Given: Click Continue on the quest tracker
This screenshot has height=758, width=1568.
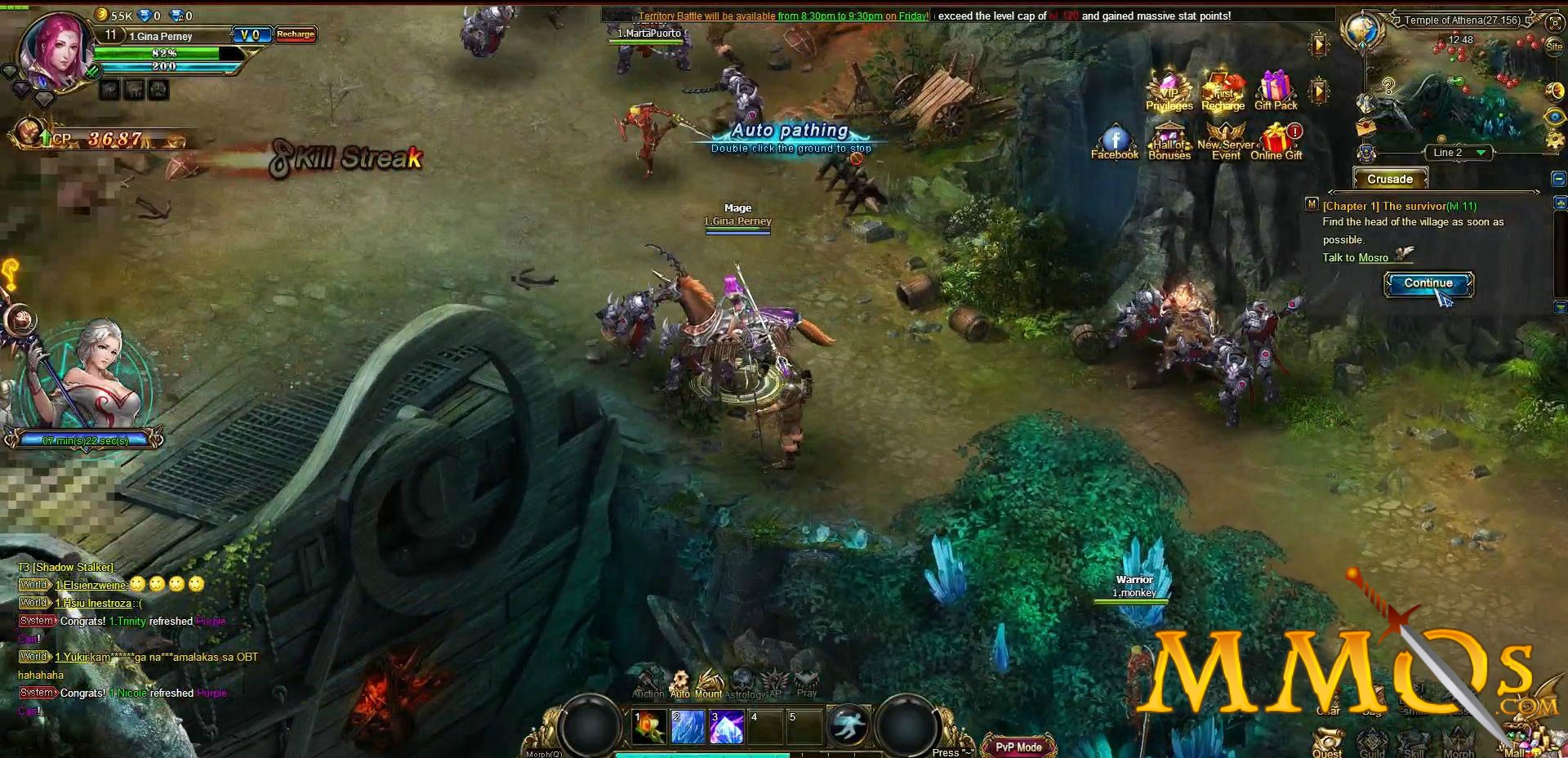Looking at the screenshot, I should [1428, 283].
